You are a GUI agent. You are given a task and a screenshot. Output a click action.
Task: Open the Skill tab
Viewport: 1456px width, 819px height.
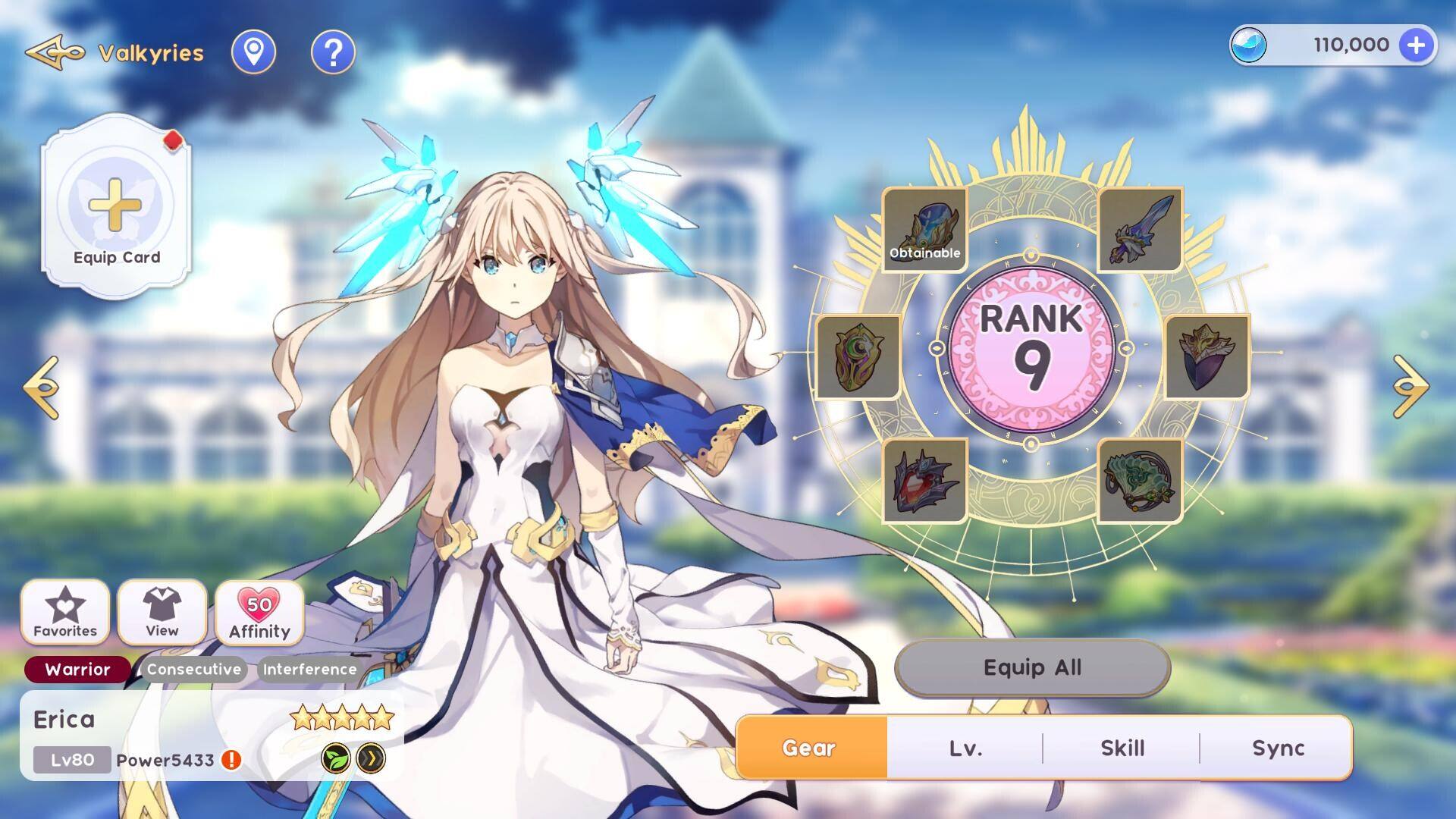(x=1122, y=748)
